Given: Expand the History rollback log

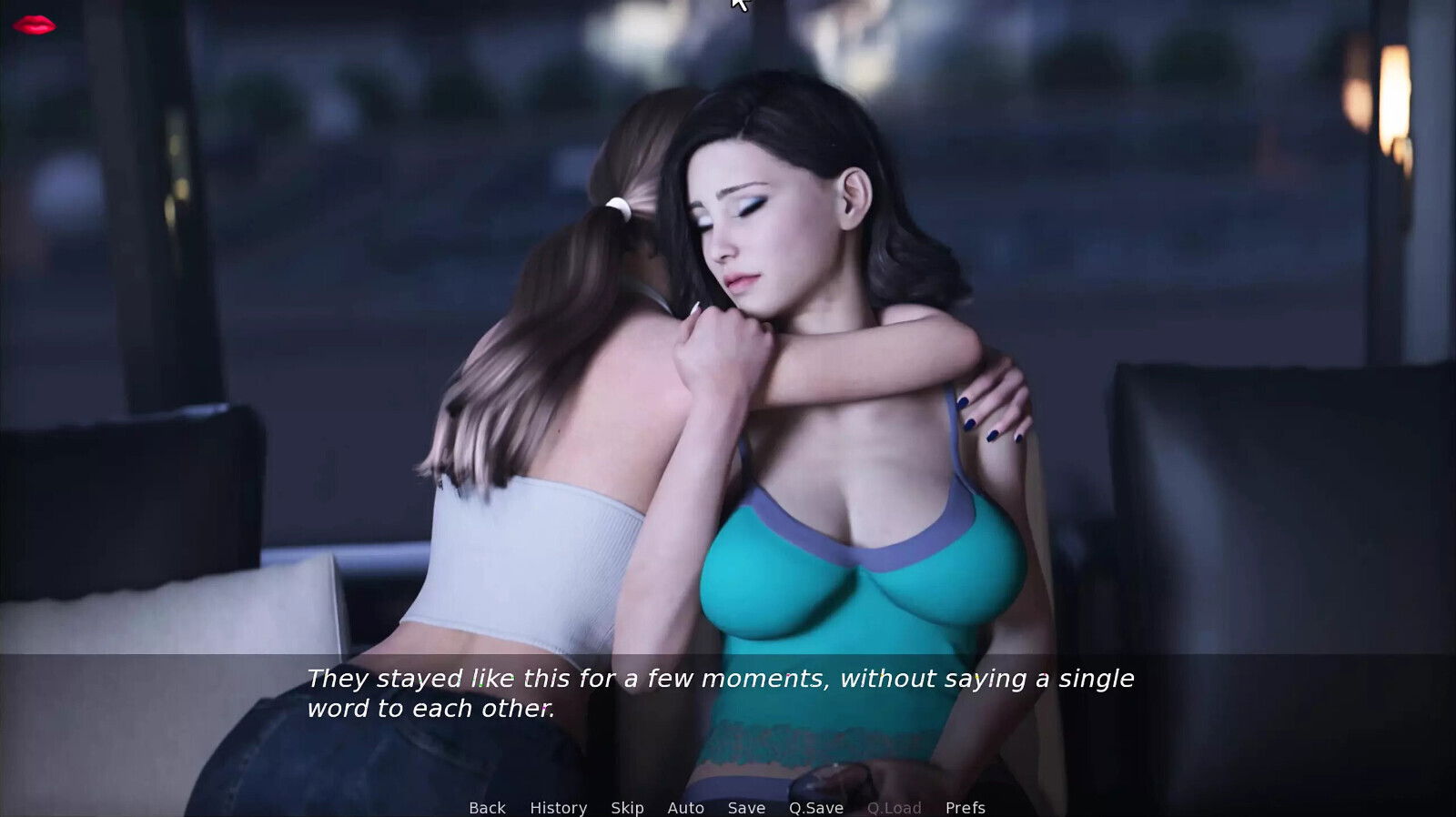Looking at the screenshot, I should (x=559, y=808).
